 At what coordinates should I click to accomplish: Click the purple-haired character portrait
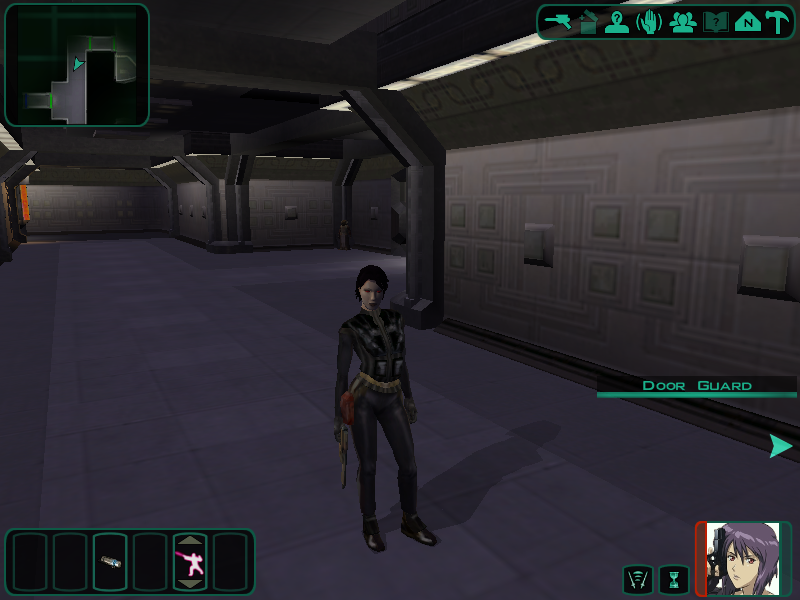742,559
